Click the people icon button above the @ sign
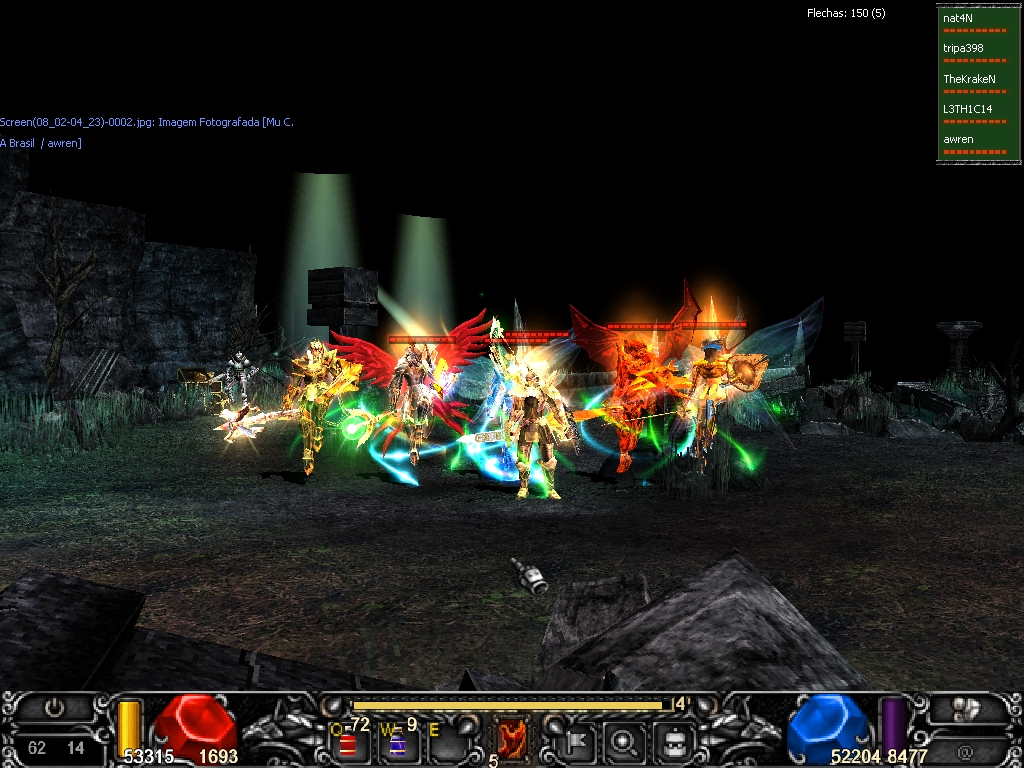 (x=965, y=710)
